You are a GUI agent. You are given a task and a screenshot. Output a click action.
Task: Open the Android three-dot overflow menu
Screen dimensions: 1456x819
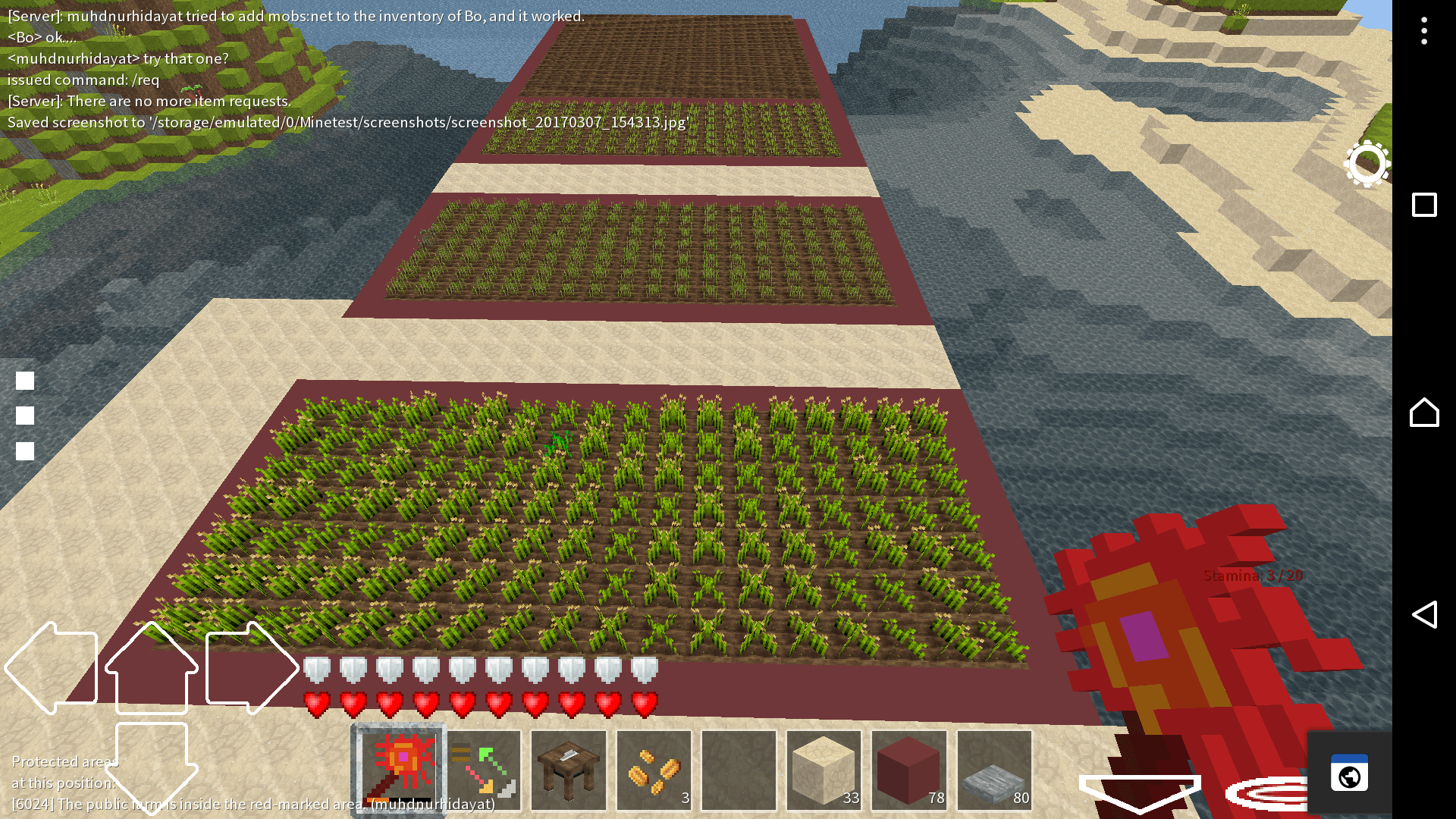click(1423, 28)
